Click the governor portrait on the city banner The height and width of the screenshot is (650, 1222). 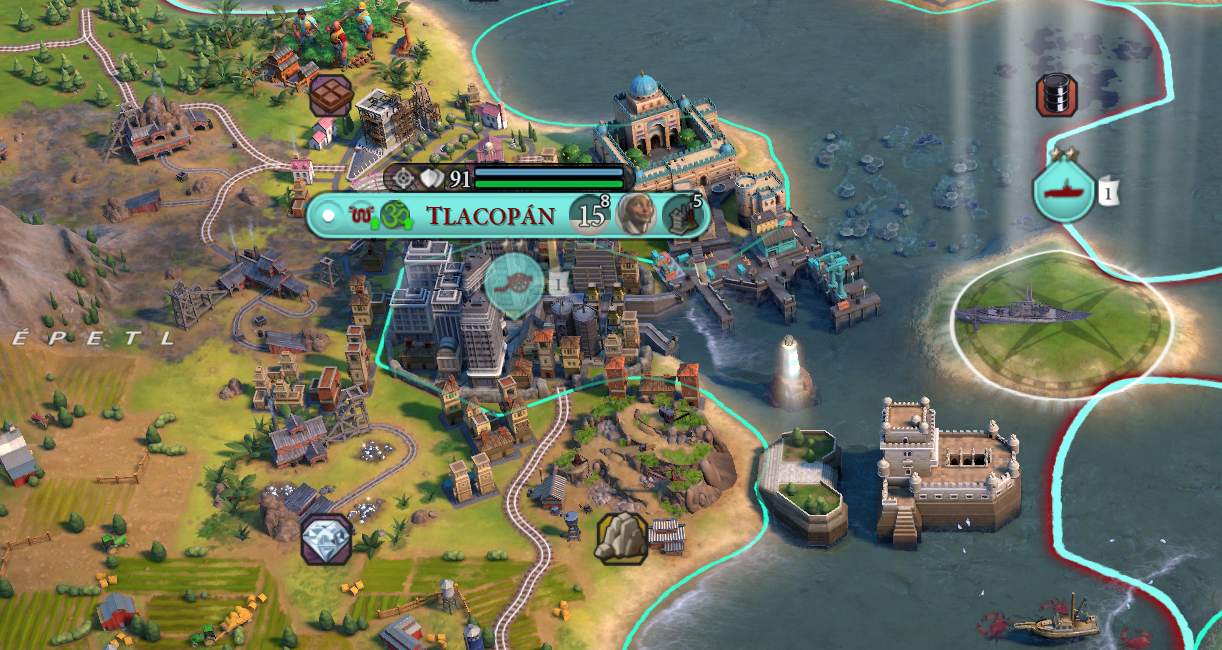(636, 214)
